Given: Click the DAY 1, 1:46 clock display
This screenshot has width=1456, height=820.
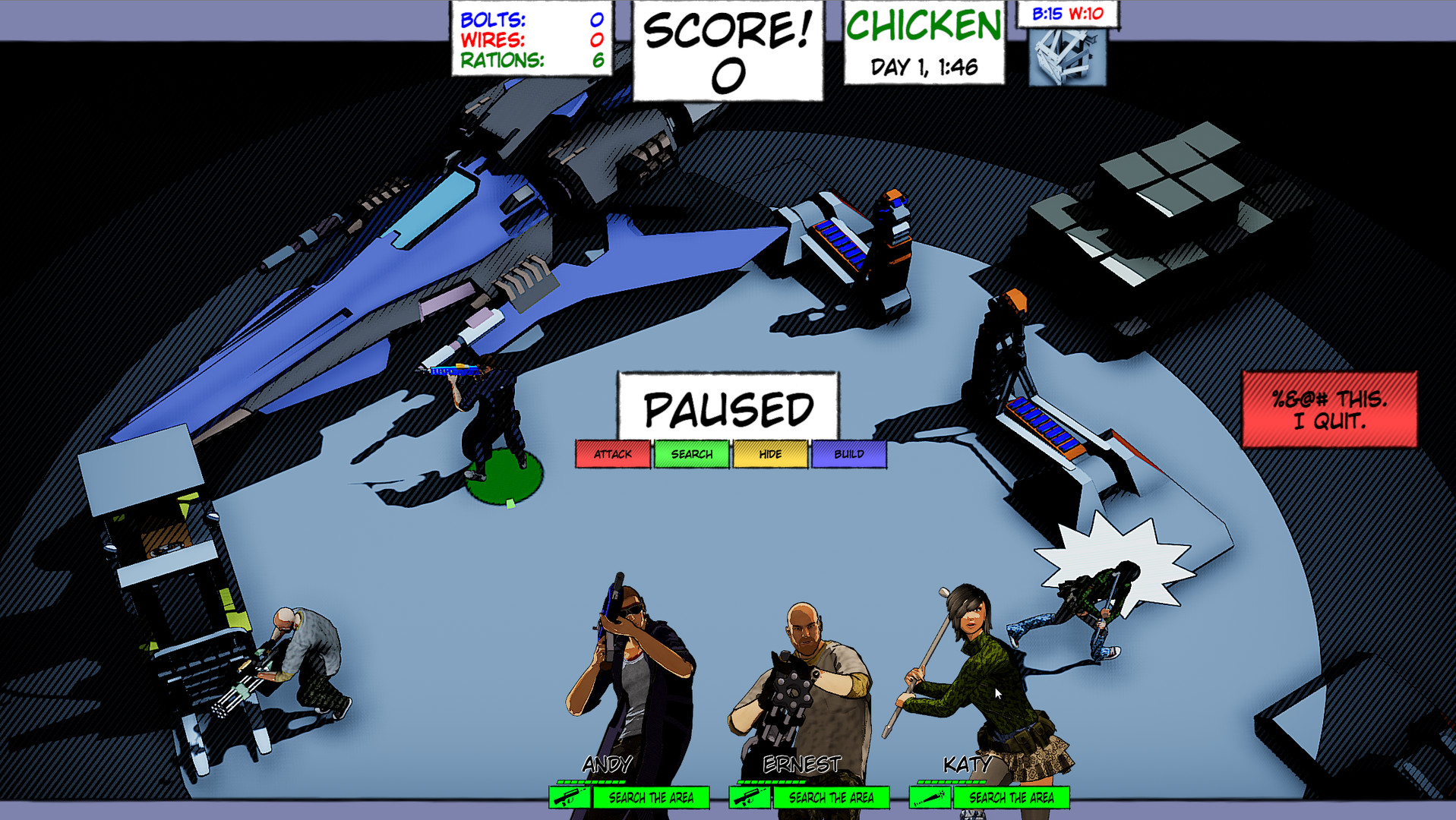Looking at the screenshot, I should point(923,68).
